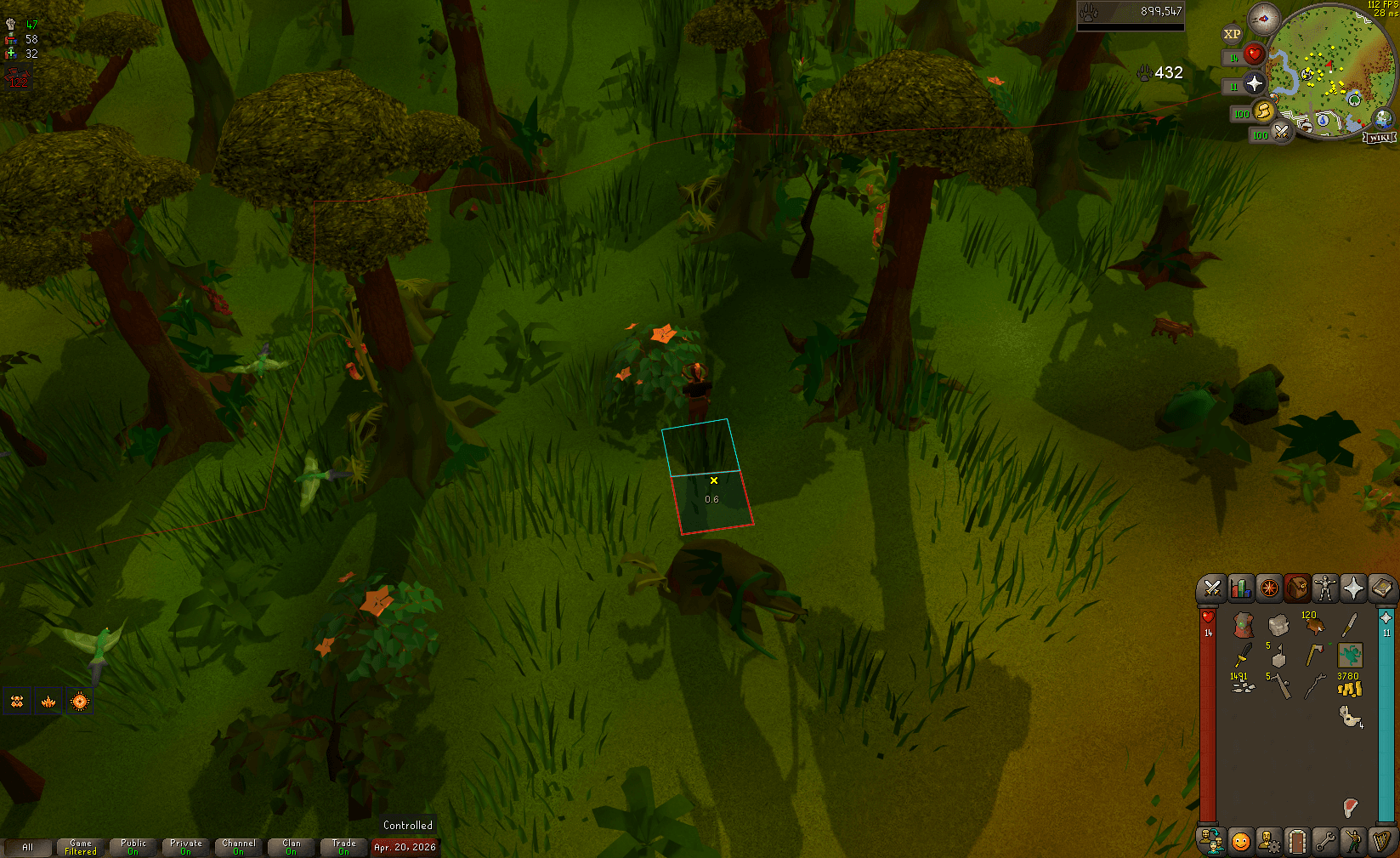Select the 3780 coins stack in inventory
The image size is (1400, 858).
click(x=1349, y=689)
